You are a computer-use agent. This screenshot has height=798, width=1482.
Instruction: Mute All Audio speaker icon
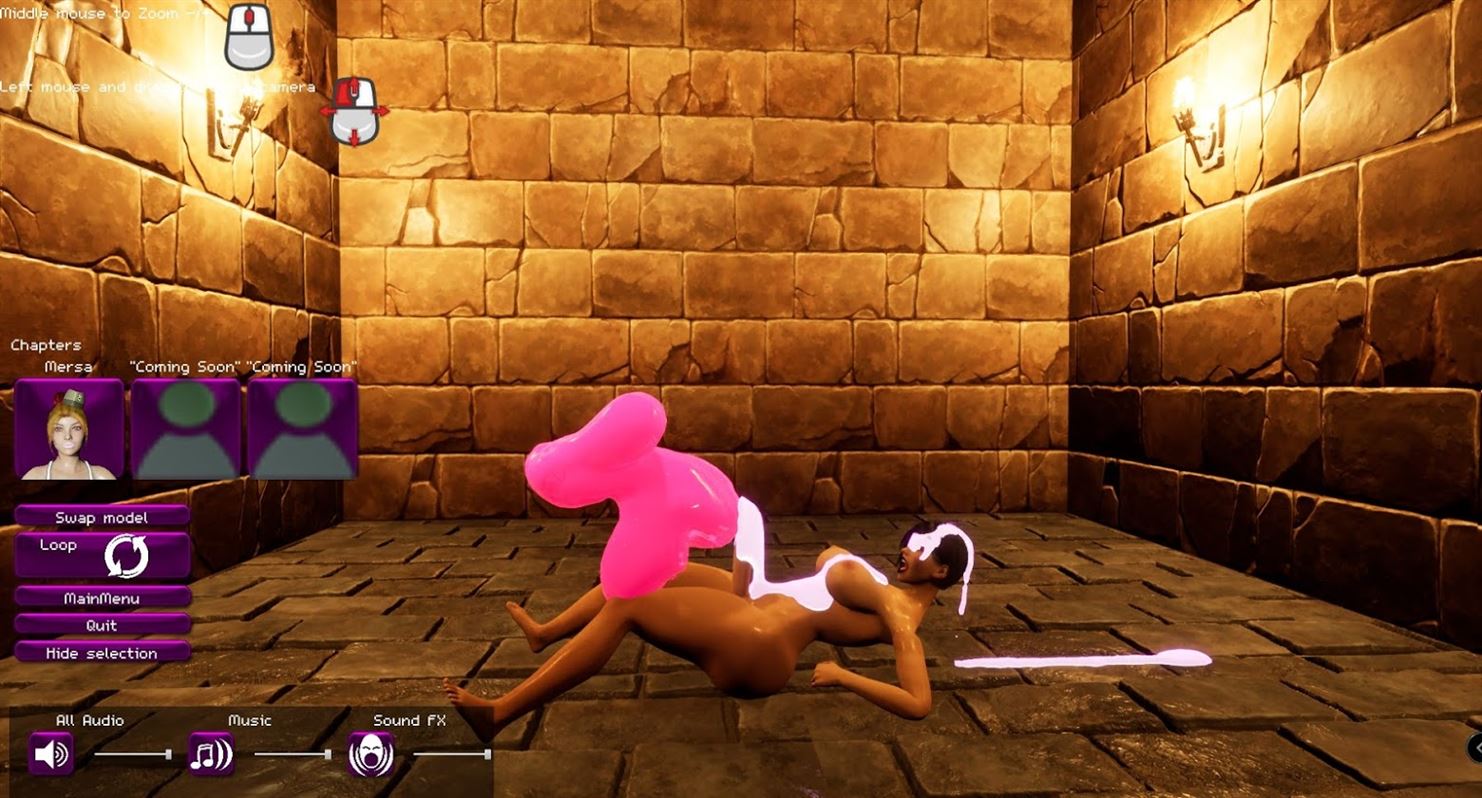(x=51, y=754)
